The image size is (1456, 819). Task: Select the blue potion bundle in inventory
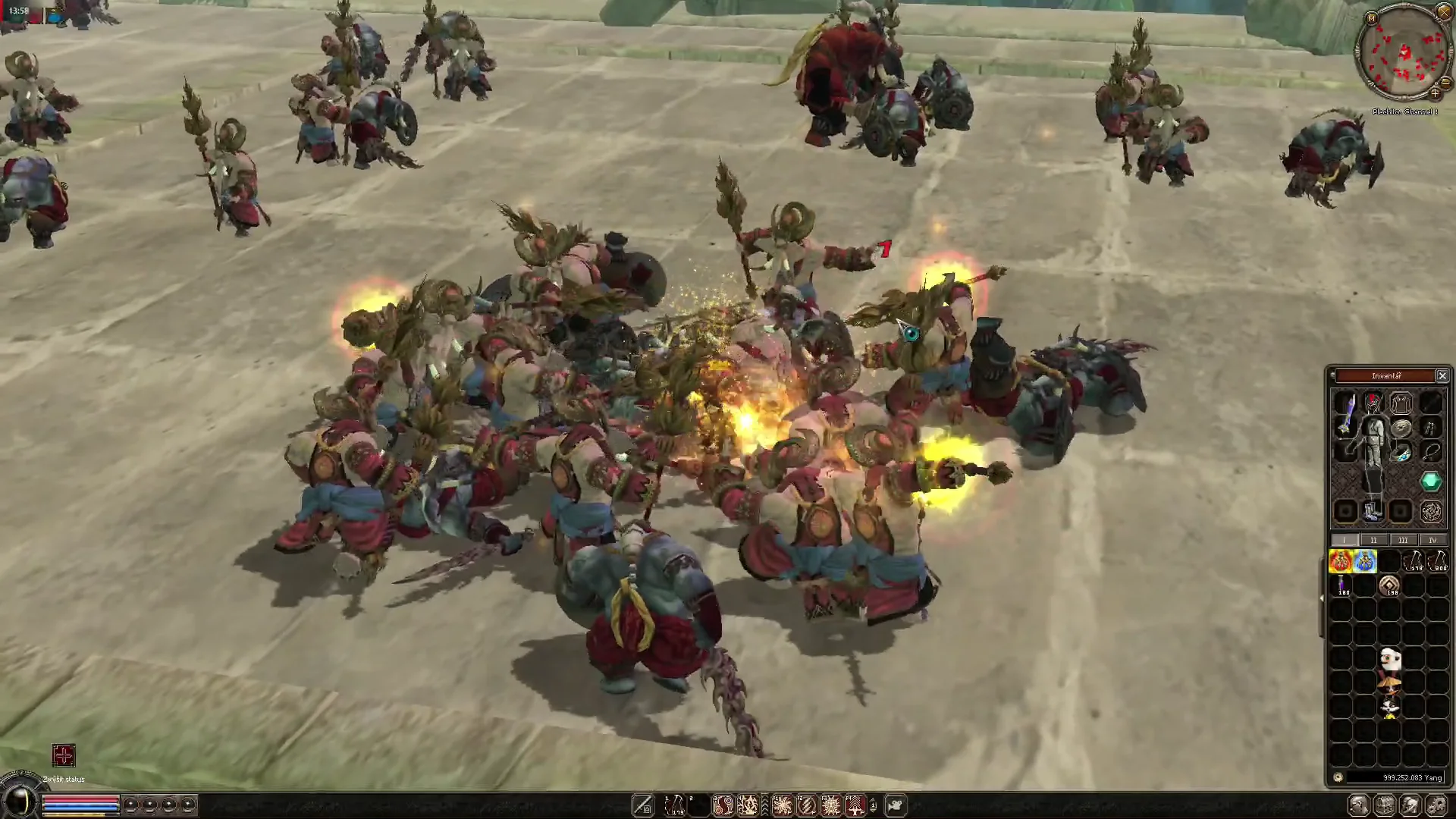[x=1365, y=561]
